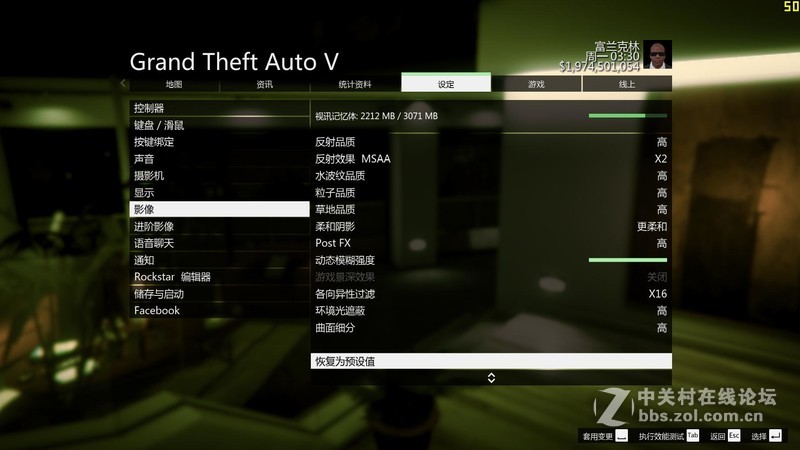Change the 柔和阴影 setting
800x450 pixels.
(490, 226)
